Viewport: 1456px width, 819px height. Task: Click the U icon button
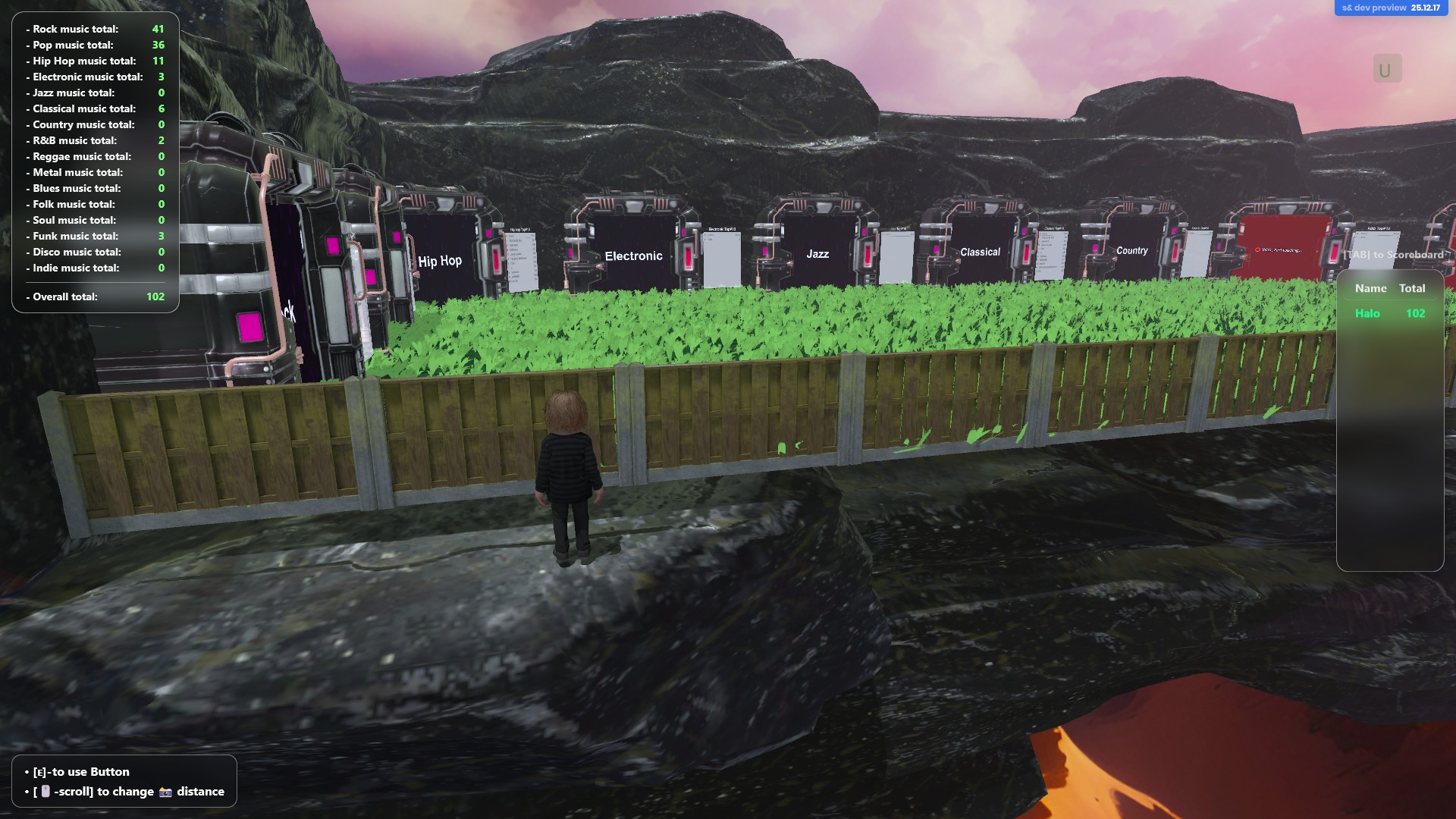(x=1386, y=70)
